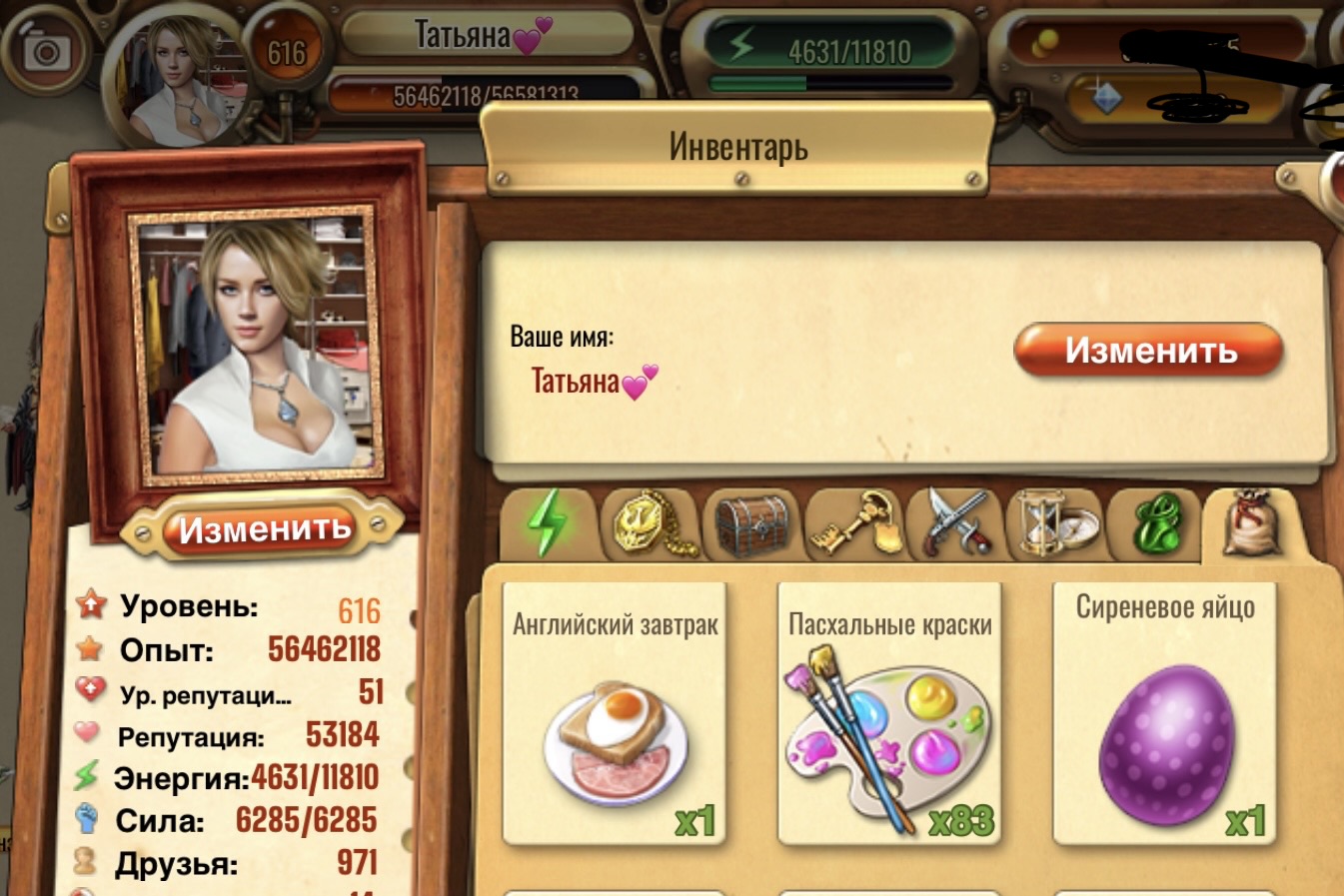This screenshot has width=1344, height=896.
Task: Choose the Пасхальные краски item
Action: (x=889, y=714)
